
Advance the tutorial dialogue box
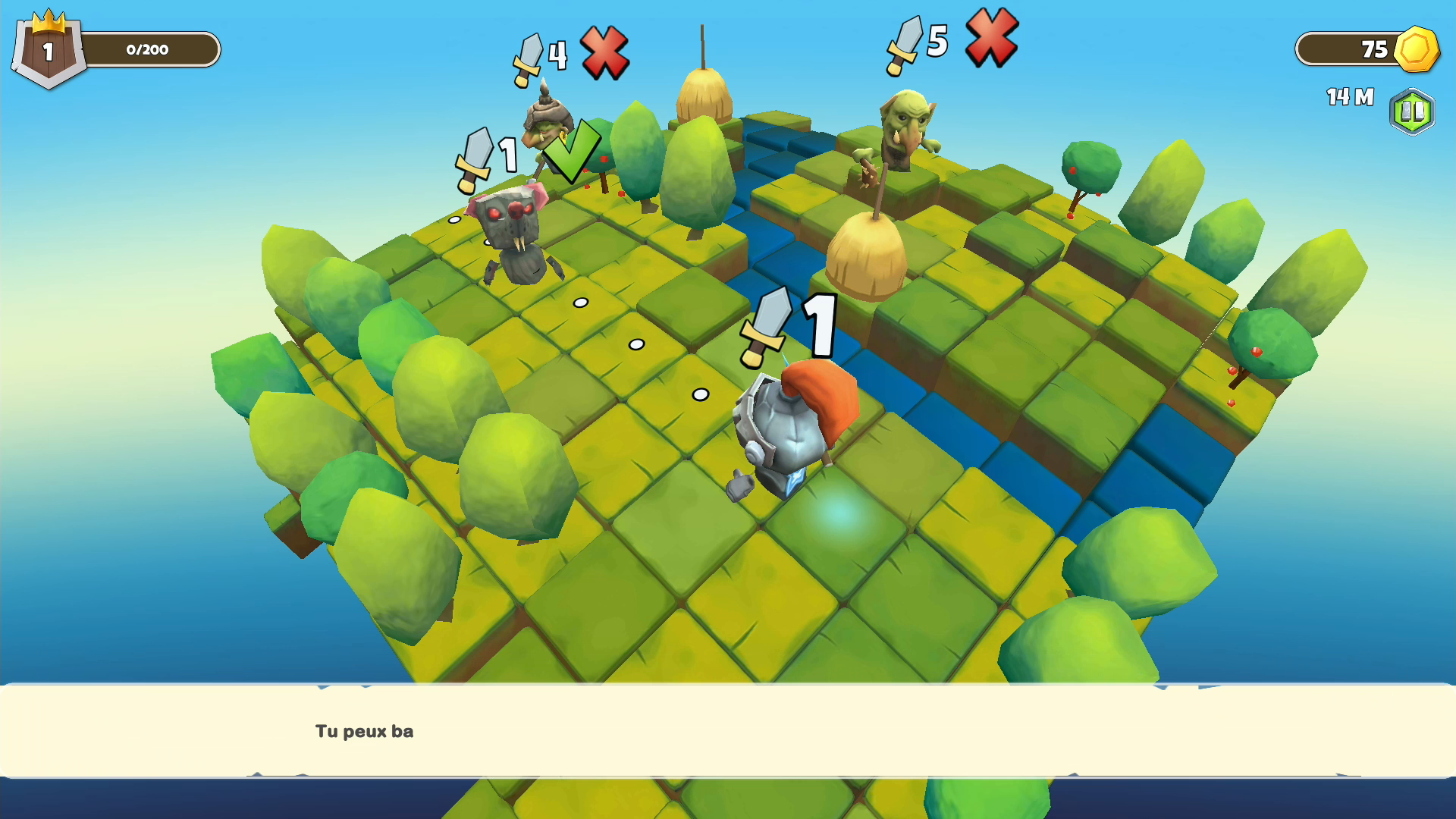click(728, 731)
